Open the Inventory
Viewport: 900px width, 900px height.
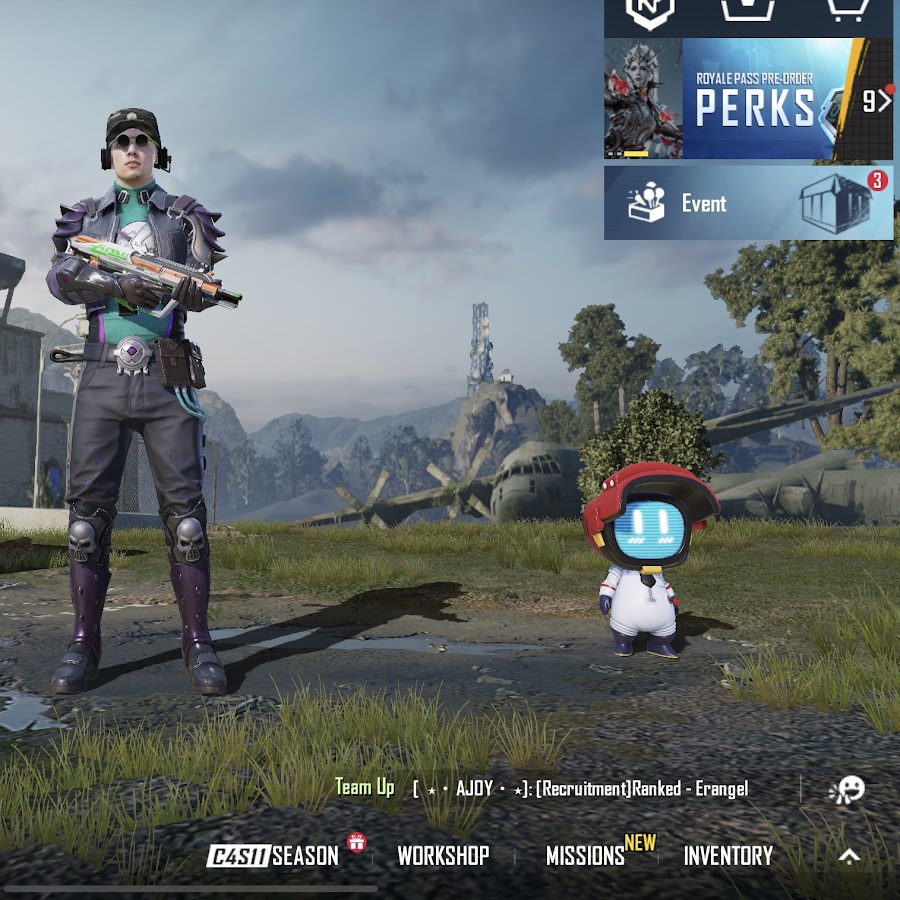coord(728,856)
